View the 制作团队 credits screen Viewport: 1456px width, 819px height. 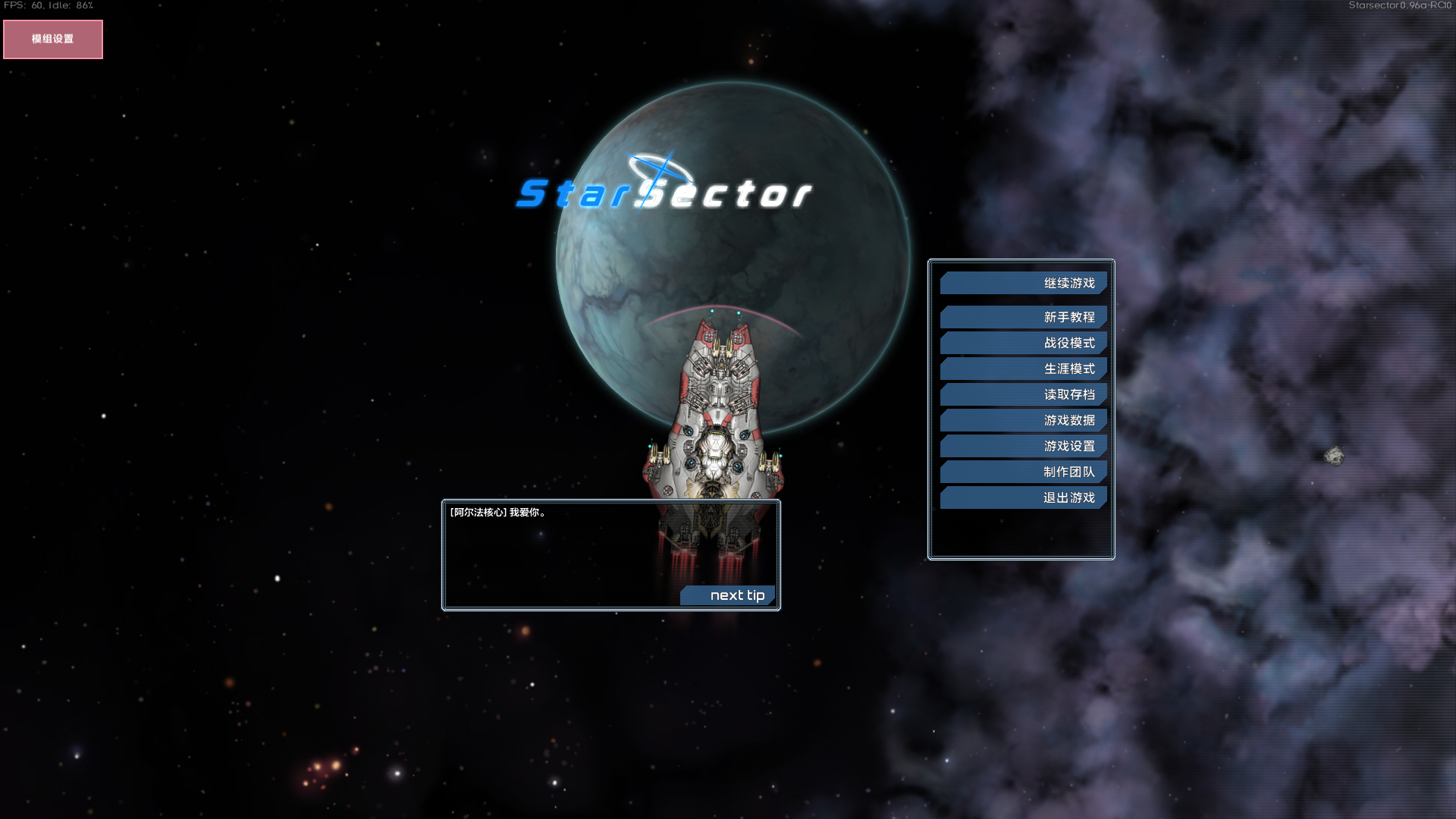pyautogui.click(x=1023, y=471)
